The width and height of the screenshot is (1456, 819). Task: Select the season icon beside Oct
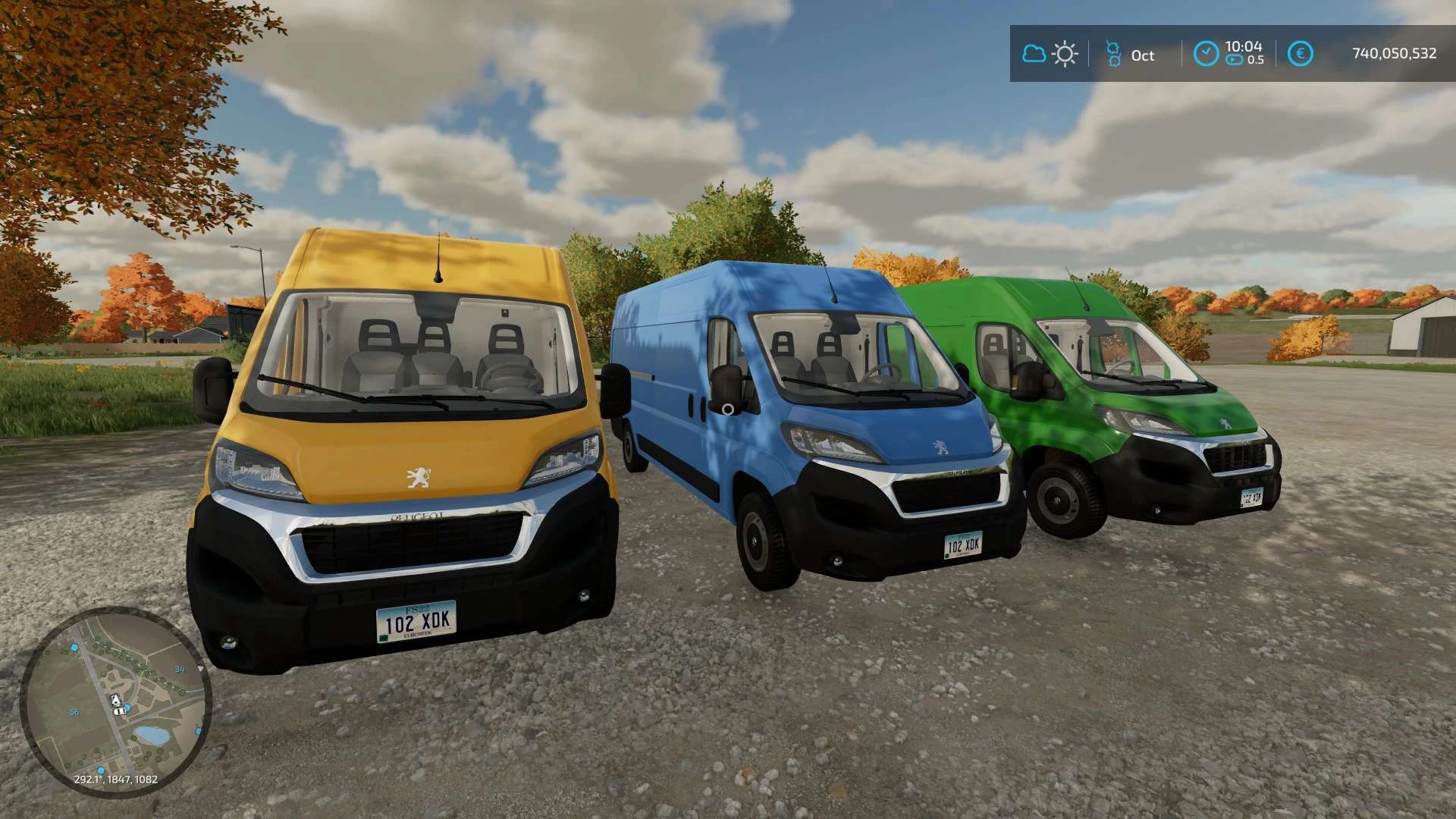(x=1113, y=54)
